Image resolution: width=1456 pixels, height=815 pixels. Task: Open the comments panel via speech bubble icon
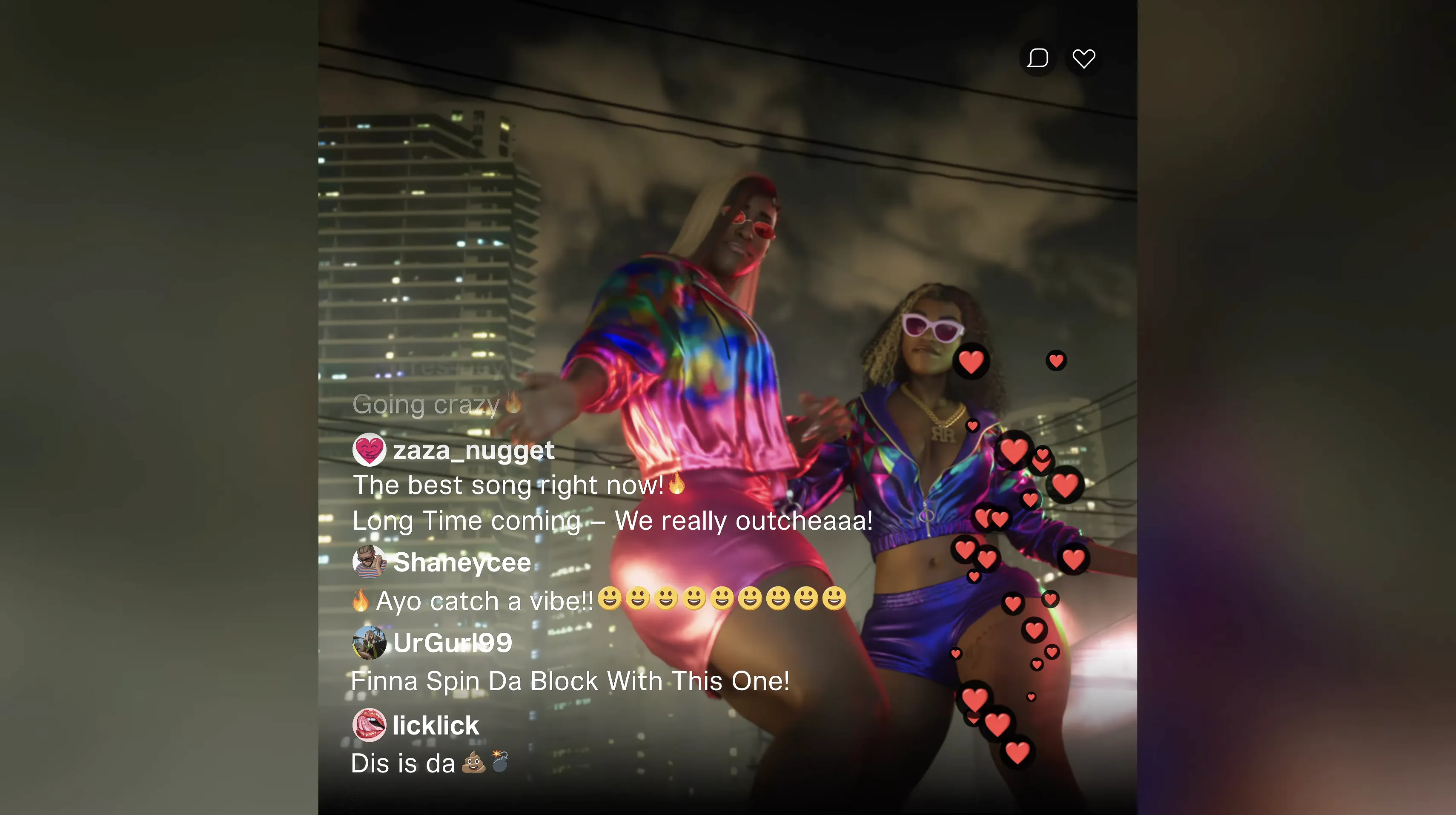[x=1038, y=57]
